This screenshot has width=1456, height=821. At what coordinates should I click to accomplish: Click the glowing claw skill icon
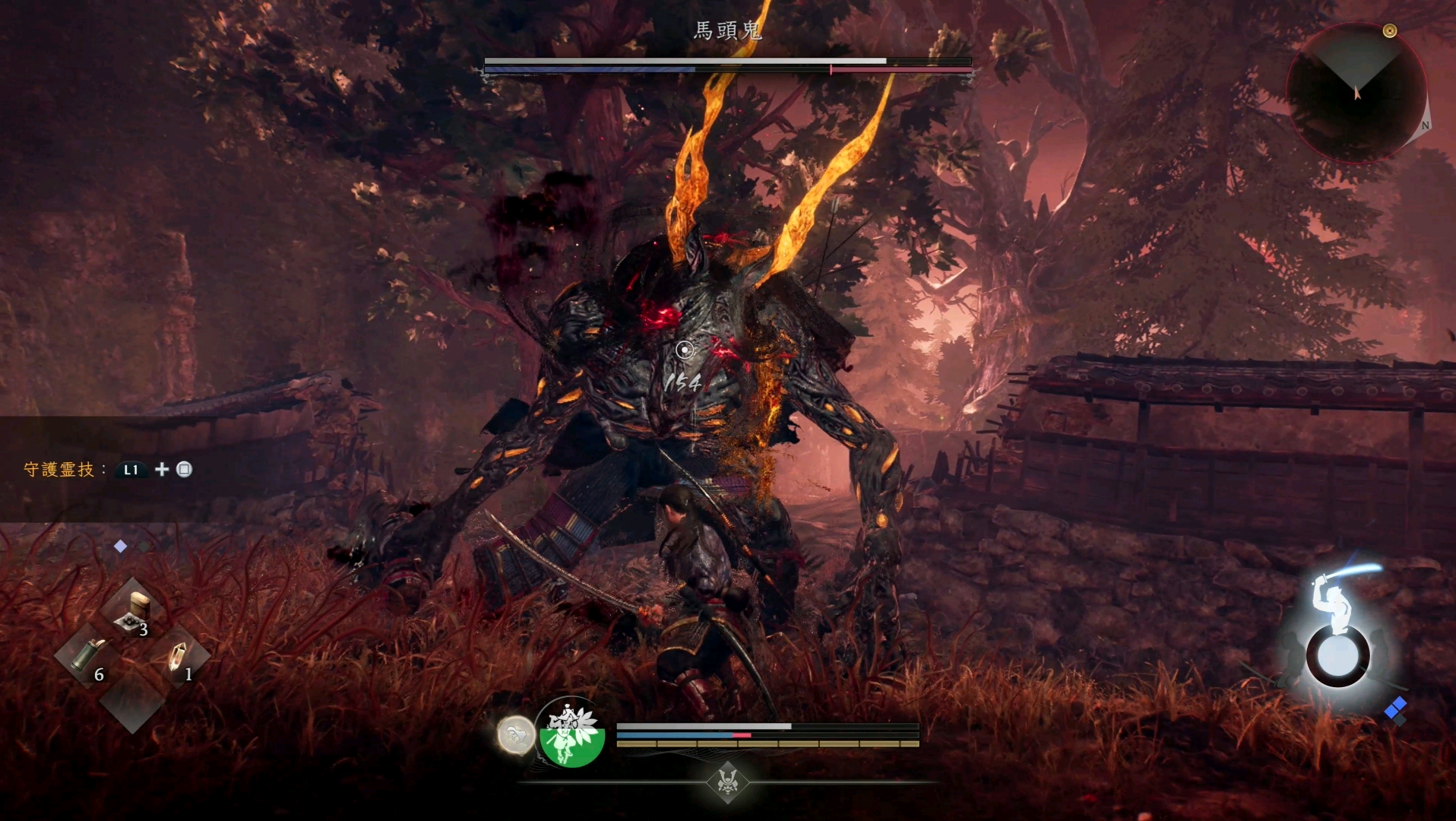[x=516, y=736]
